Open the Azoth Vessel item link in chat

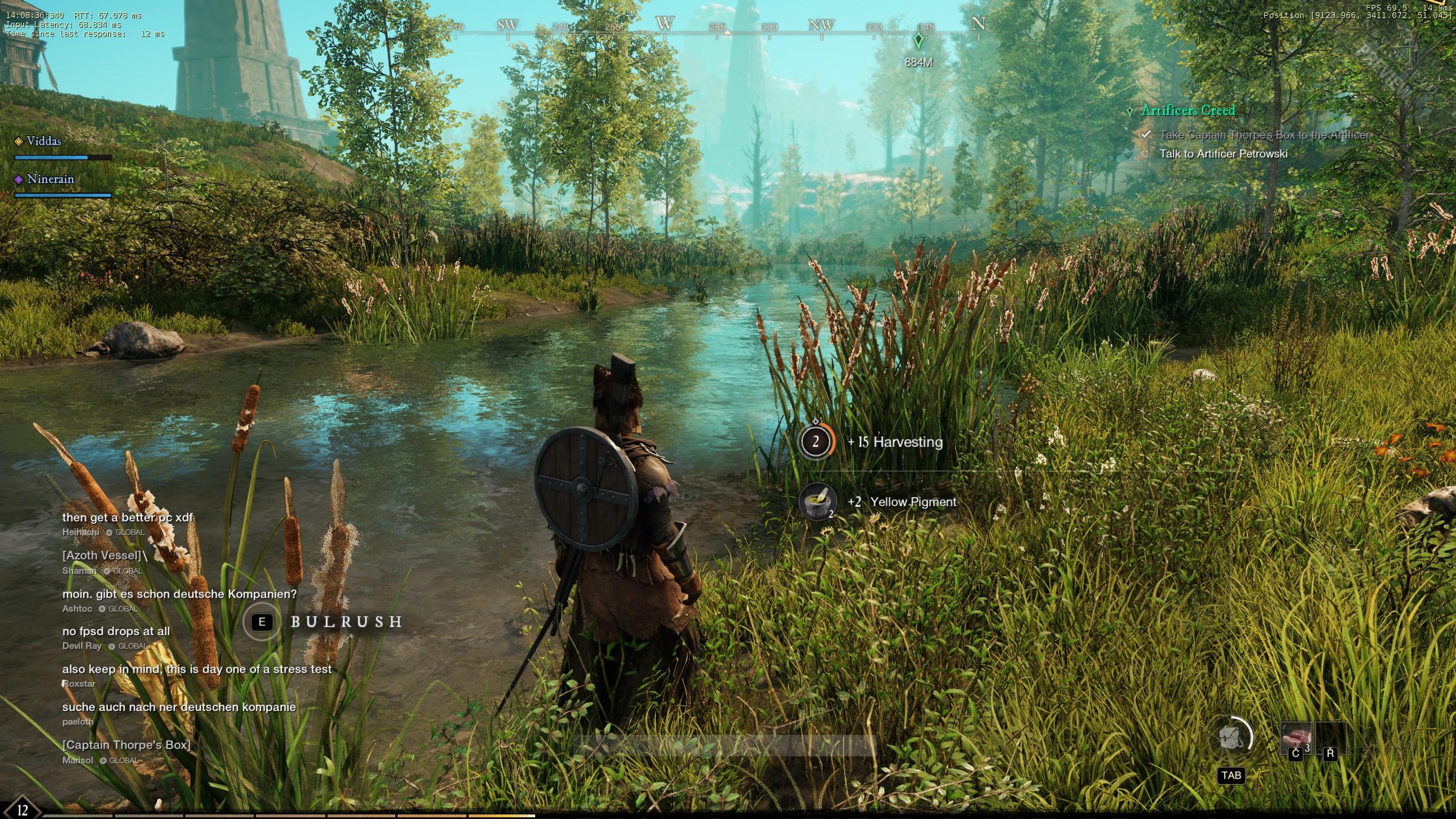(x=102, y=556)
